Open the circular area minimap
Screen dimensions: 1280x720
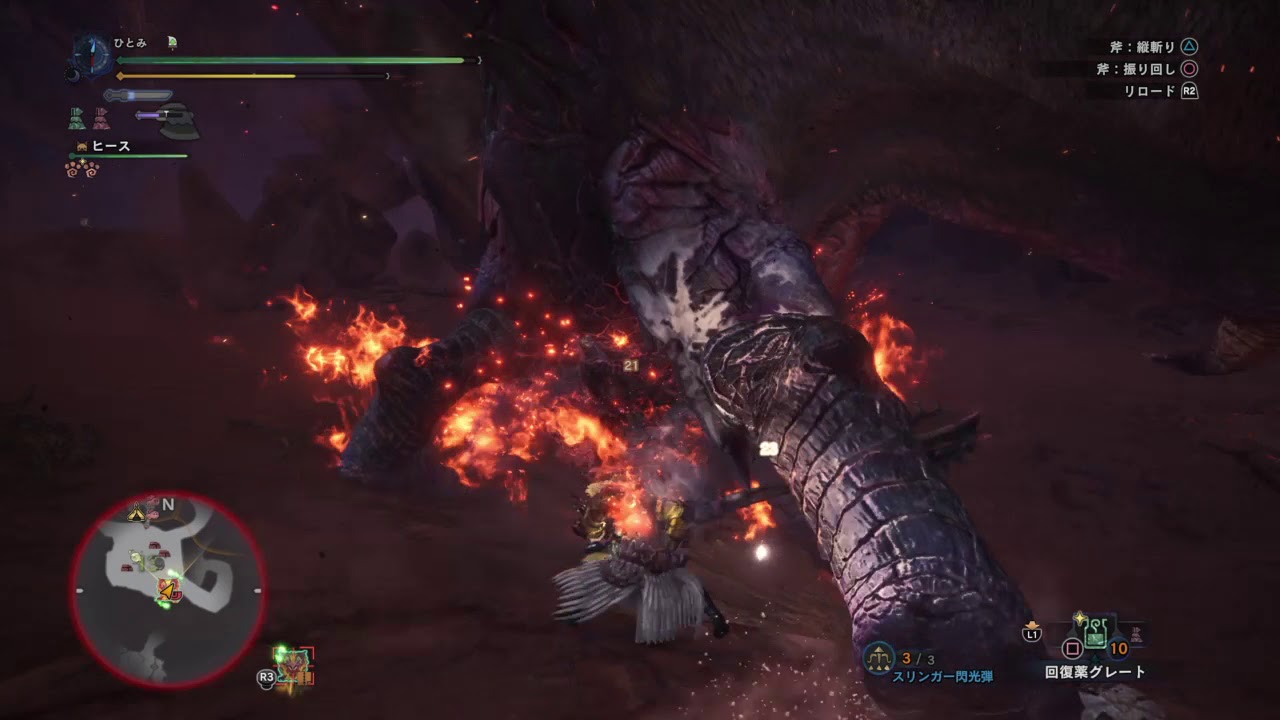(168, 590)
